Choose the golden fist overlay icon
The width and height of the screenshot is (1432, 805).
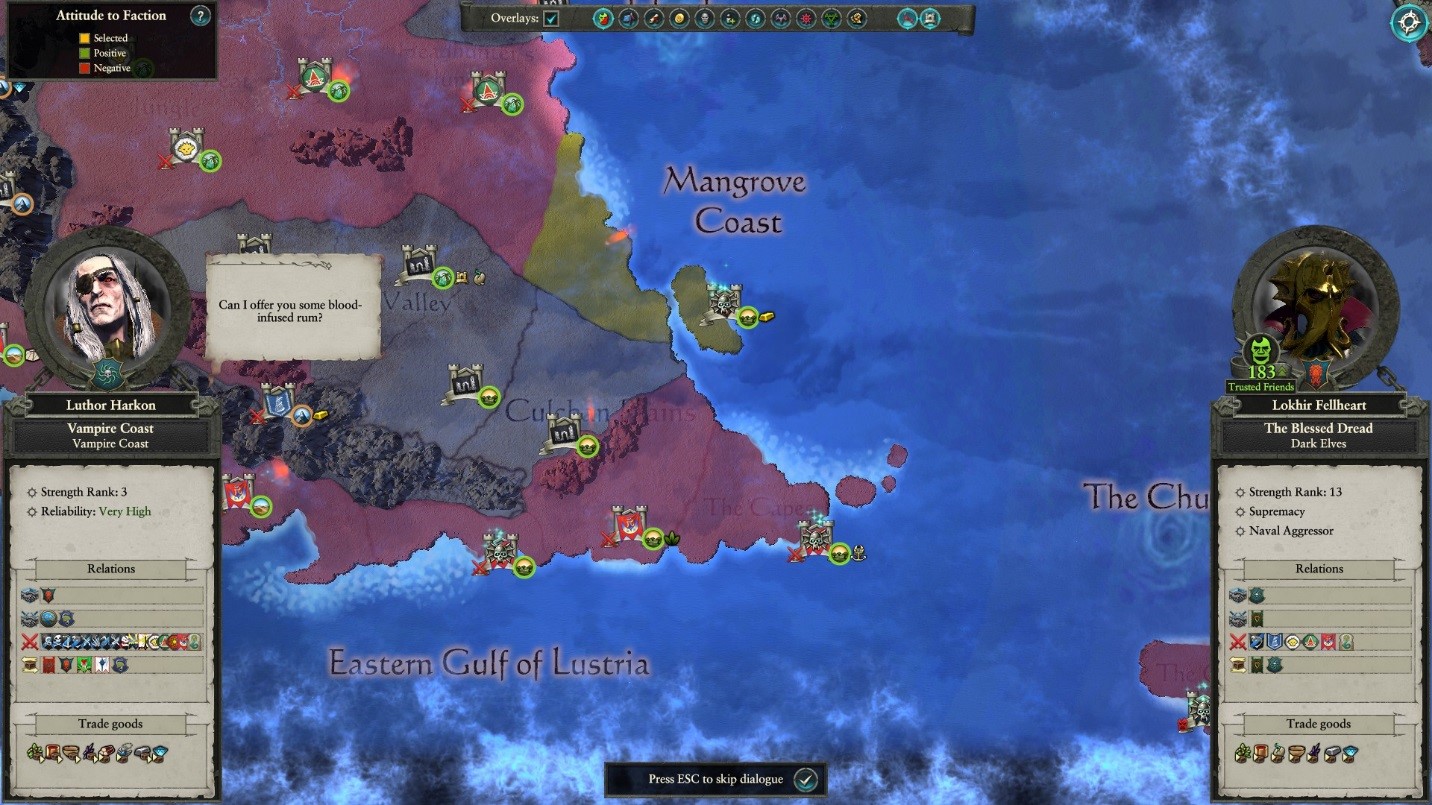tap(857, 18)
